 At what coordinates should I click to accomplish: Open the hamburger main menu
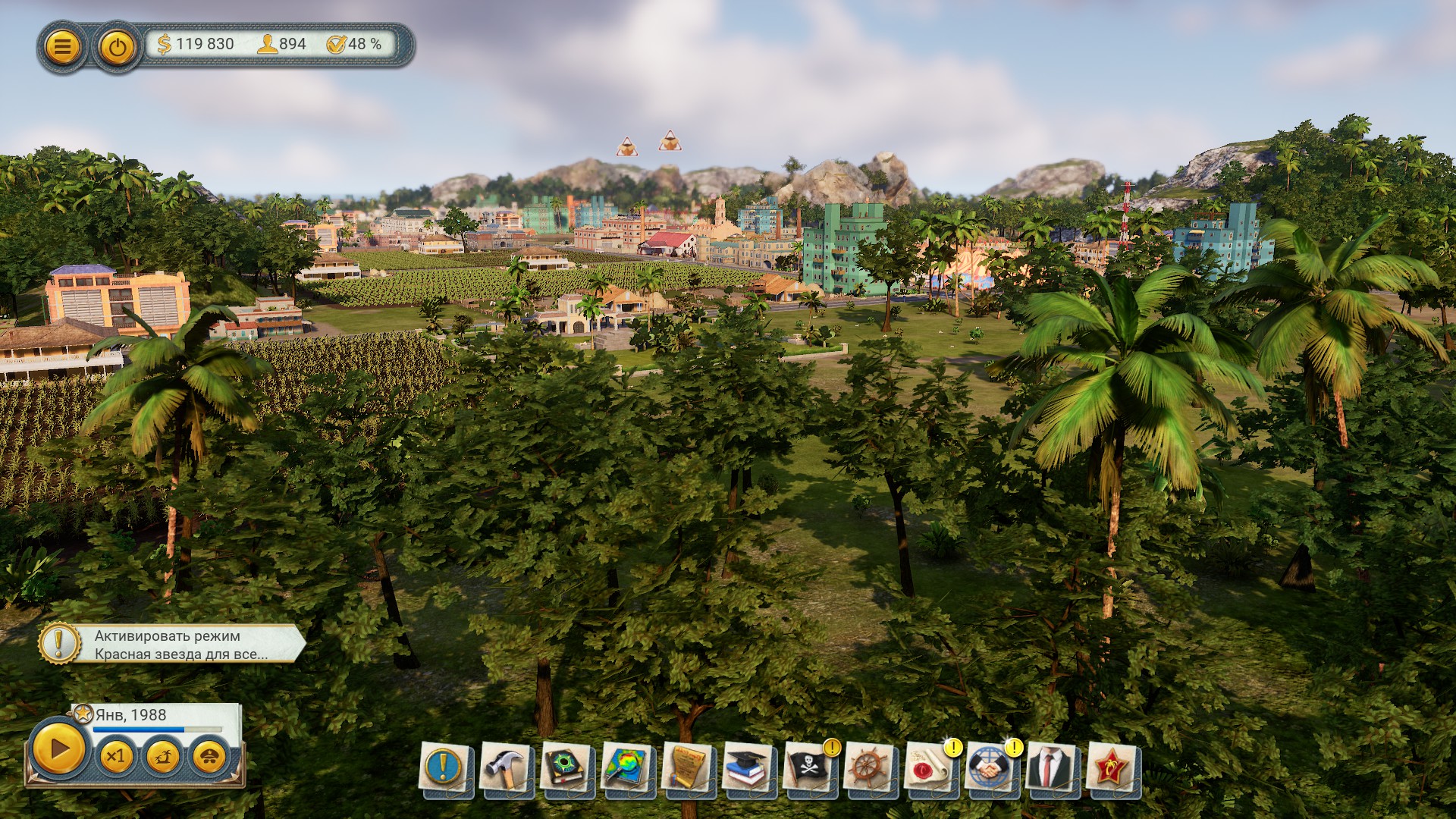point(62,47)
